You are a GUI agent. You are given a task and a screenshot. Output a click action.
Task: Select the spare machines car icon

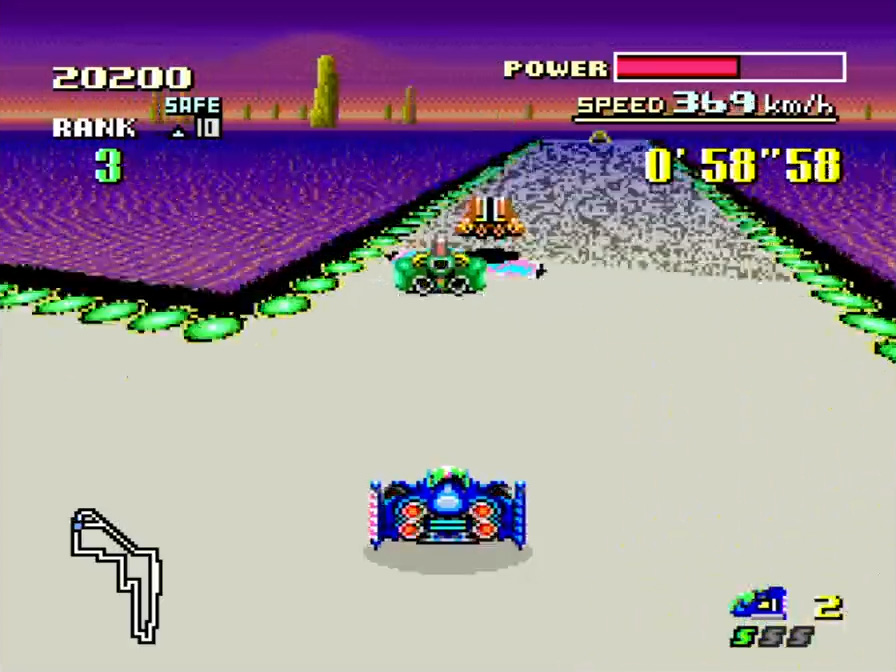pos(759,604)
